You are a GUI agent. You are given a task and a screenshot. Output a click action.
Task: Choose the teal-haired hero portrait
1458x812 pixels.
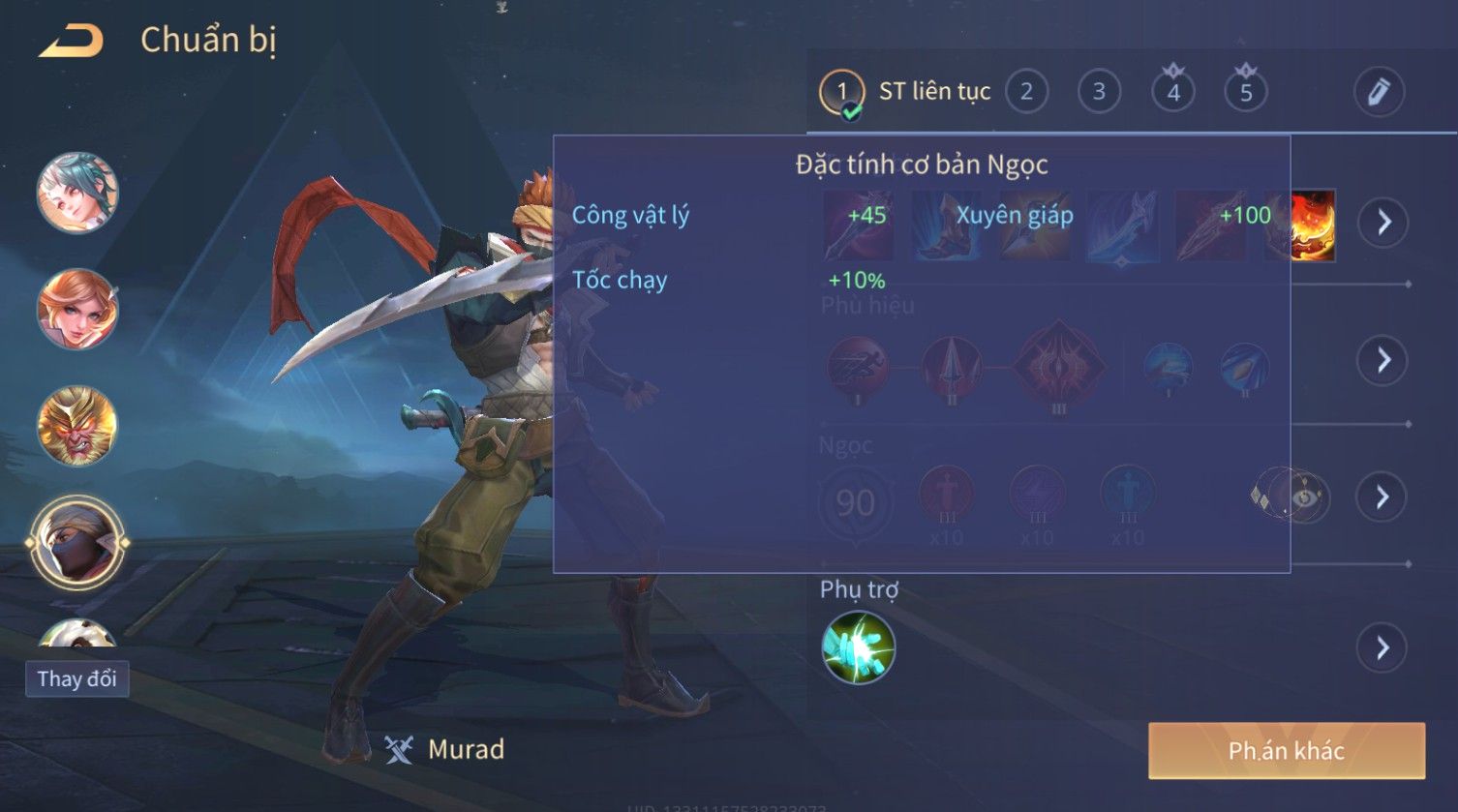coord(77,193)
